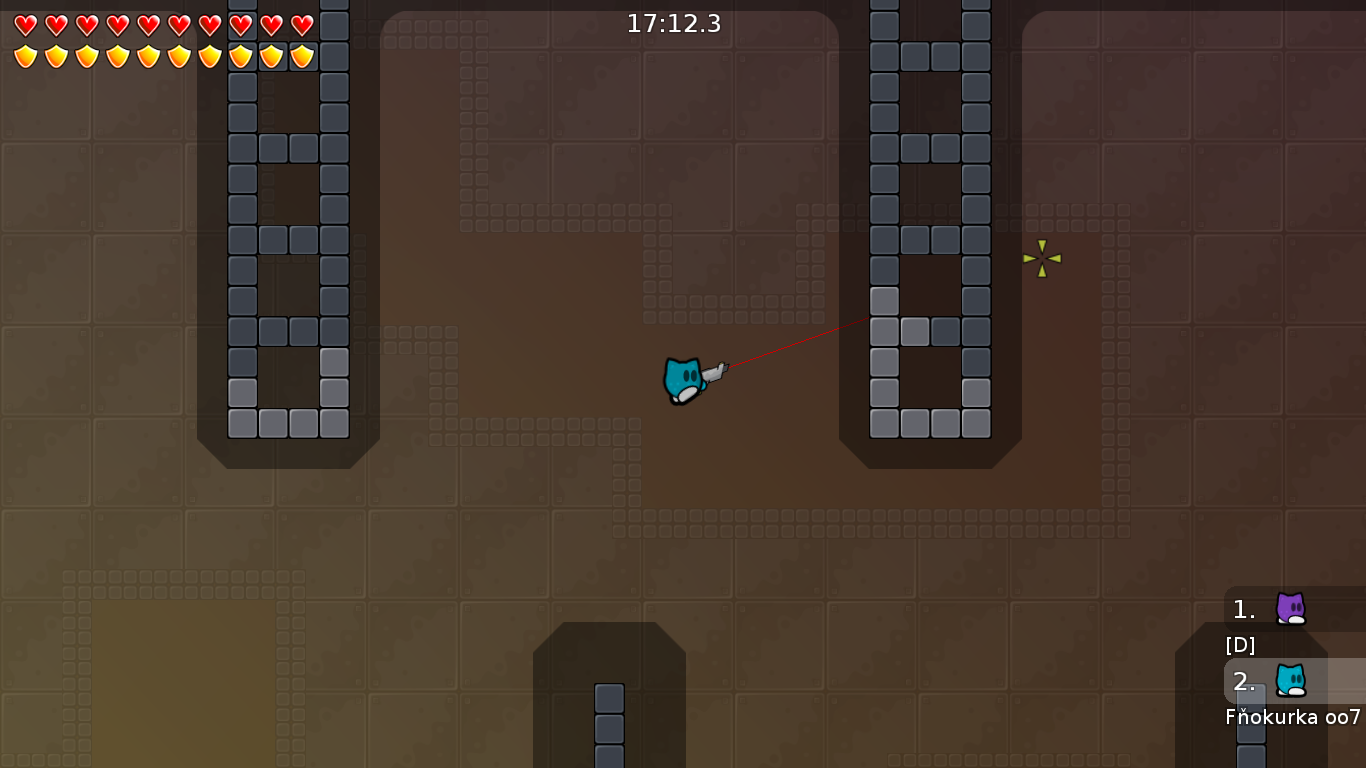Select the player name [D] on the scoreboard
This screenshot has height=768, width=1366.
tap(1239, 645)
